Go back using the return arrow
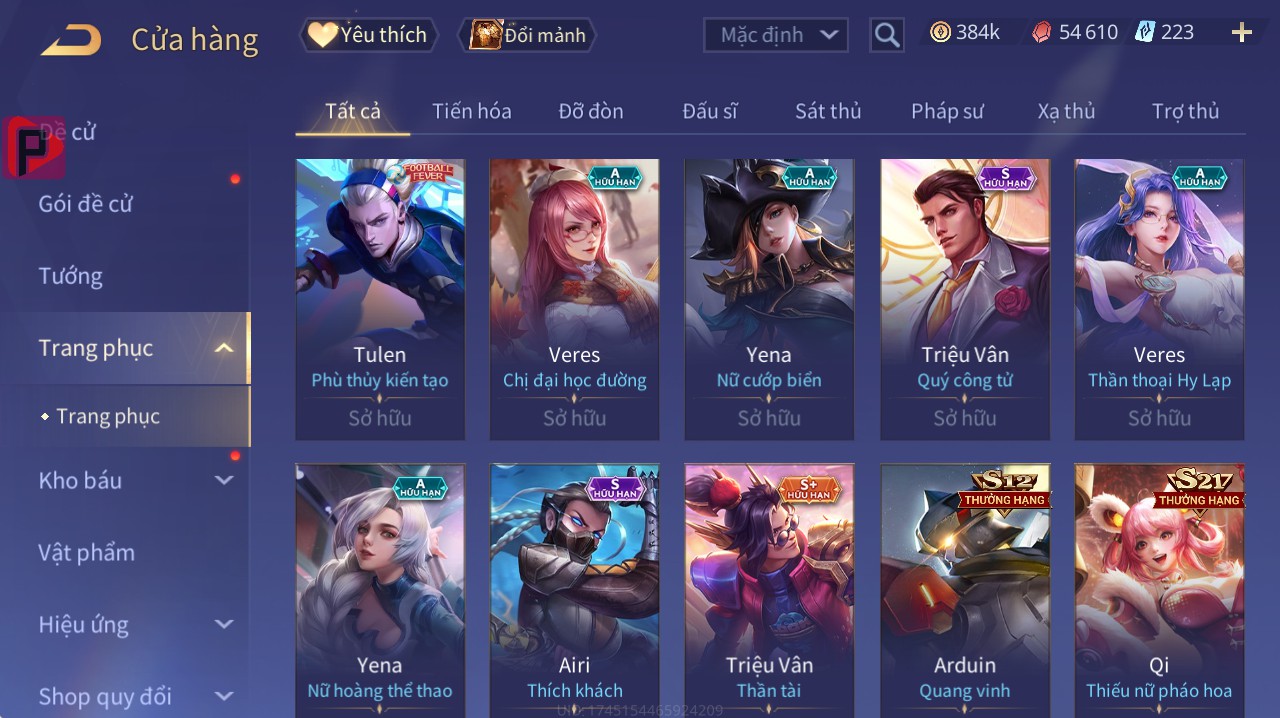The image size is (1280, 718). (71, 40)
